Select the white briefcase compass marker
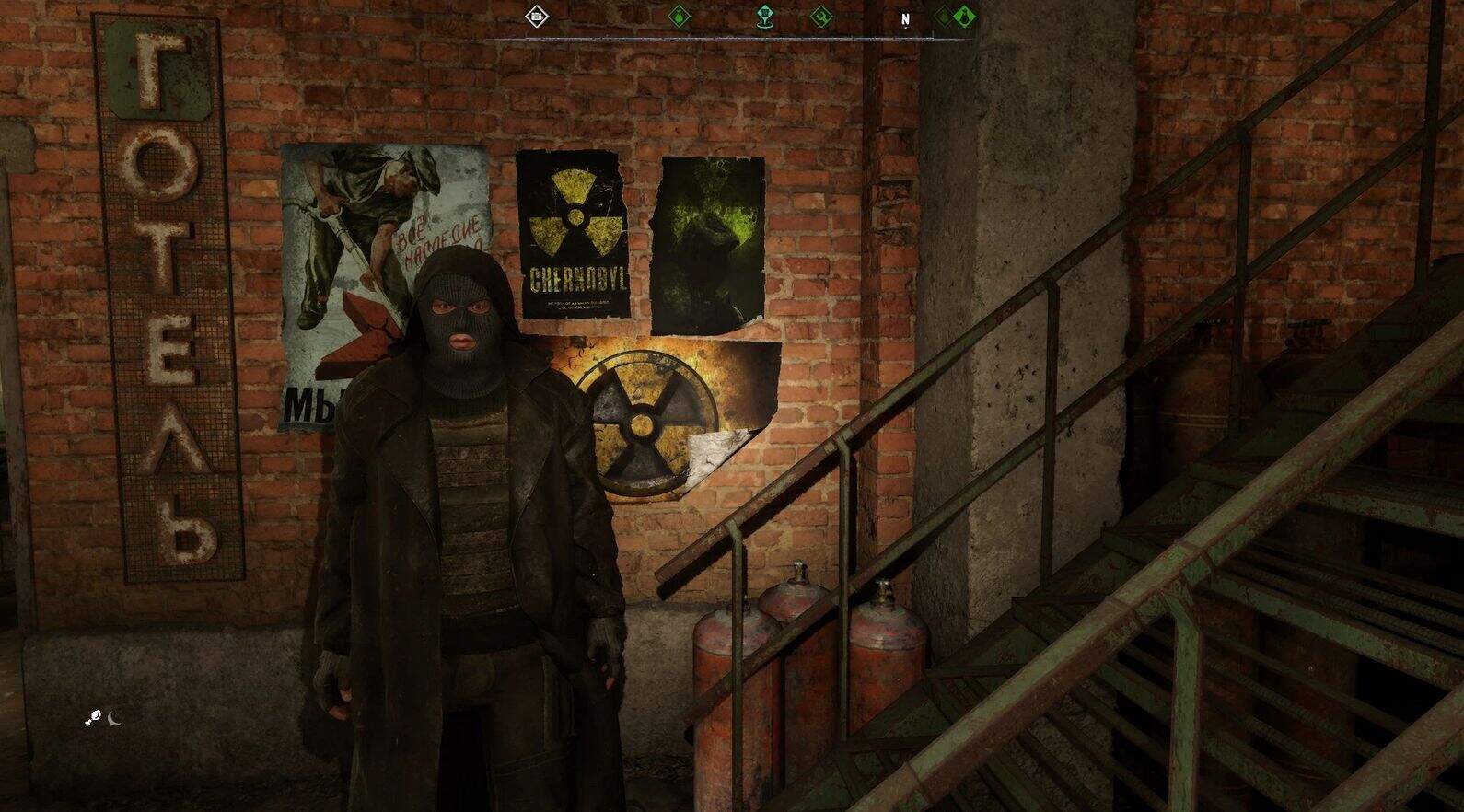1464x812 pixels. click(537, 16)
